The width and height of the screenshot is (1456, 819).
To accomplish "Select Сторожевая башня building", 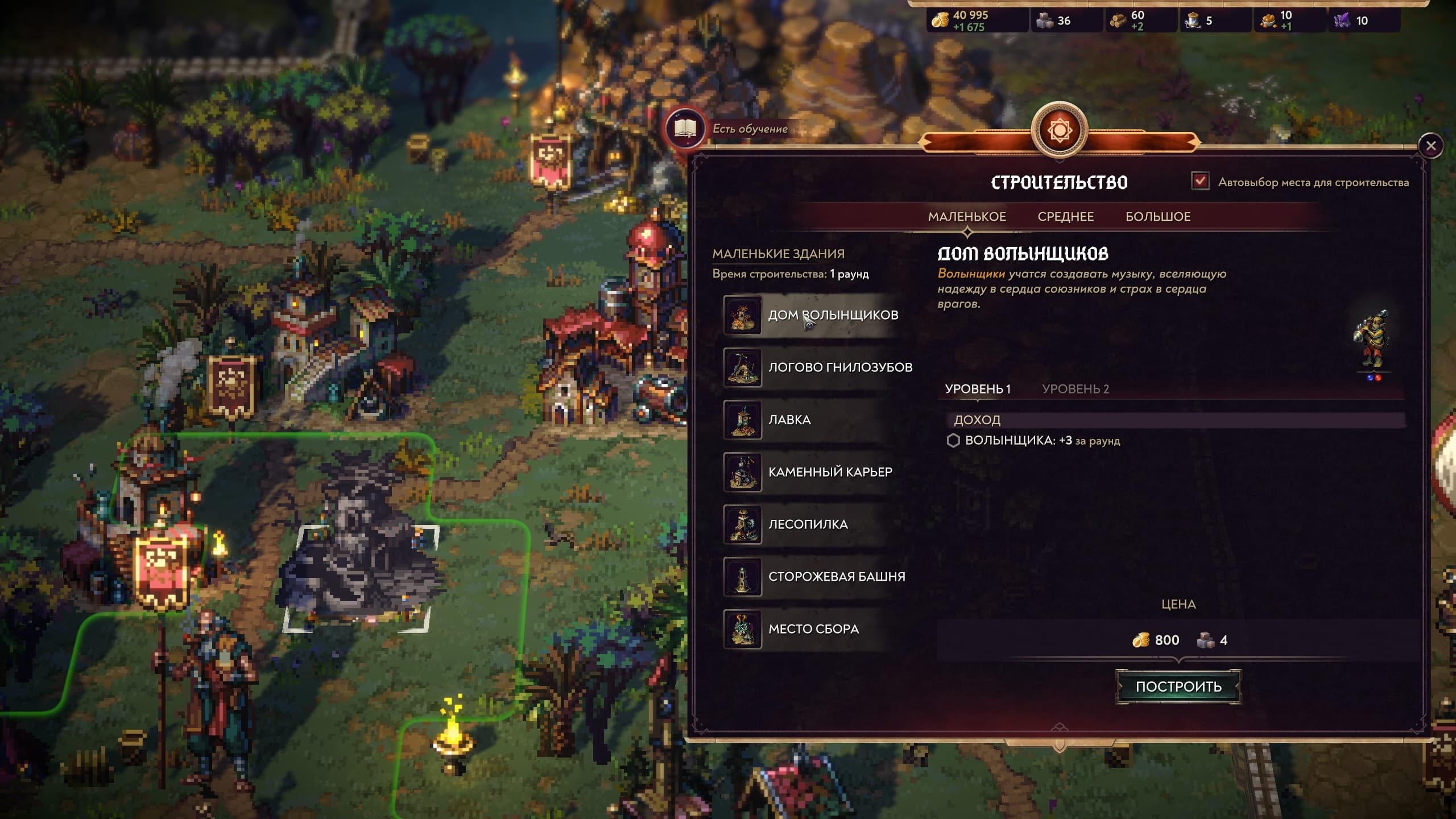I will (x=836, y=577).
